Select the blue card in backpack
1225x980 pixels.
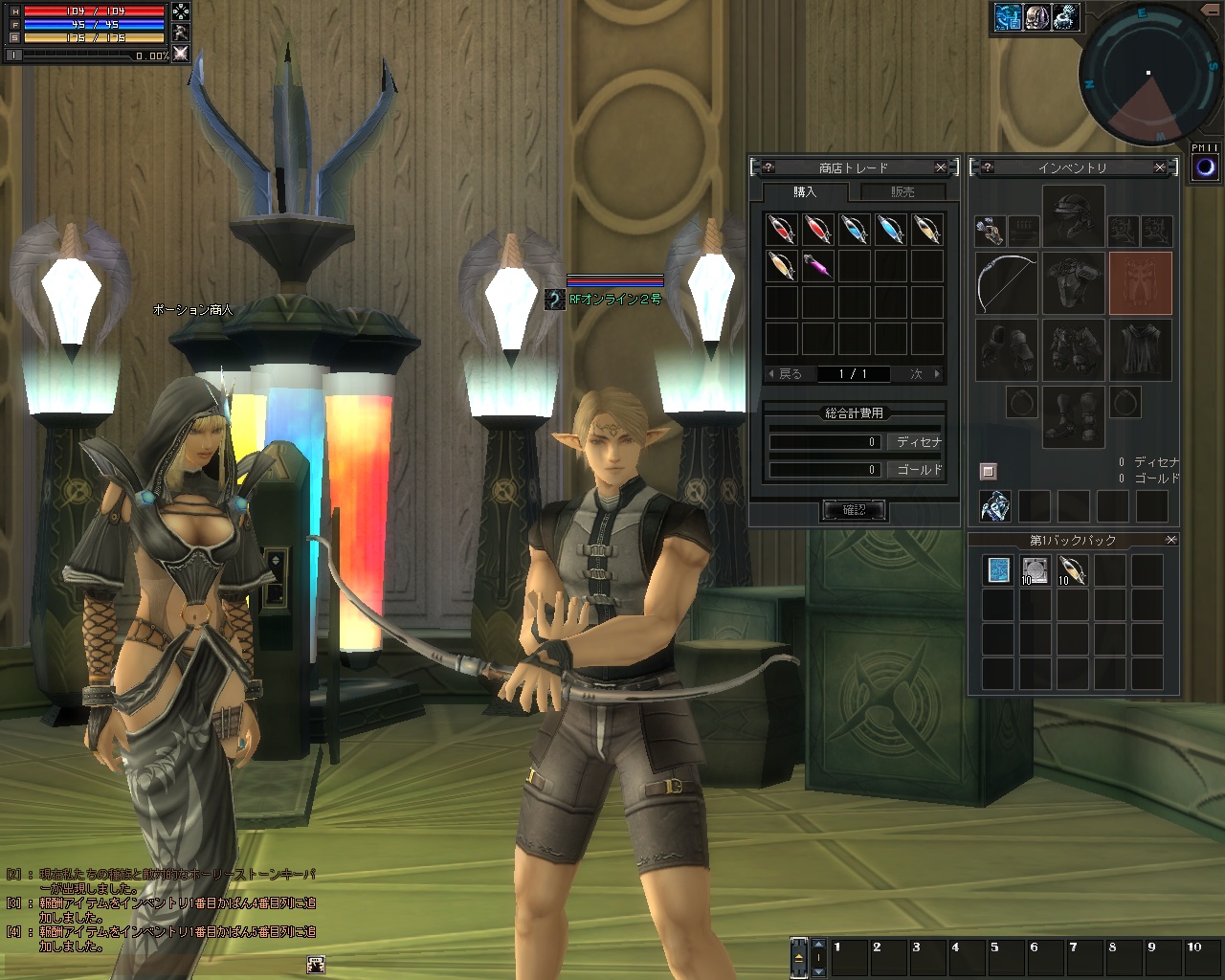coord(998,570)
